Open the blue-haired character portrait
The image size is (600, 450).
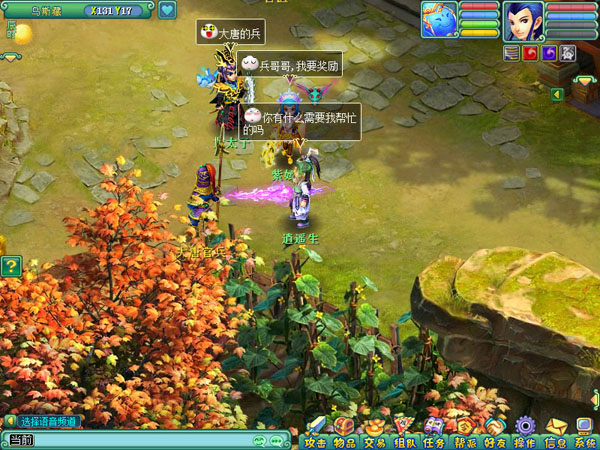(522, 18)
